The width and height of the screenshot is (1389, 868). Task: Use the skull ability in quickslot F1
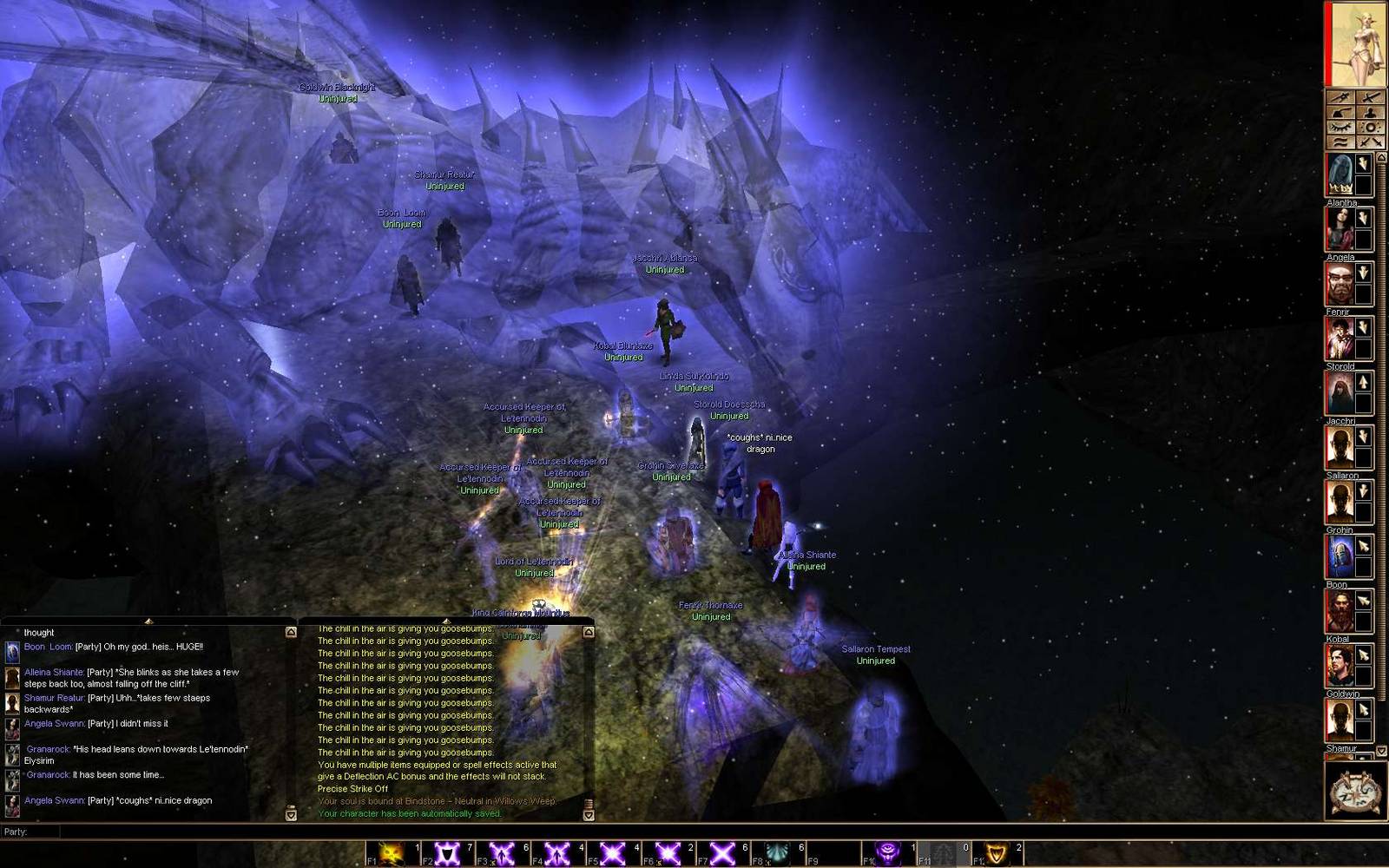point(389,852)
